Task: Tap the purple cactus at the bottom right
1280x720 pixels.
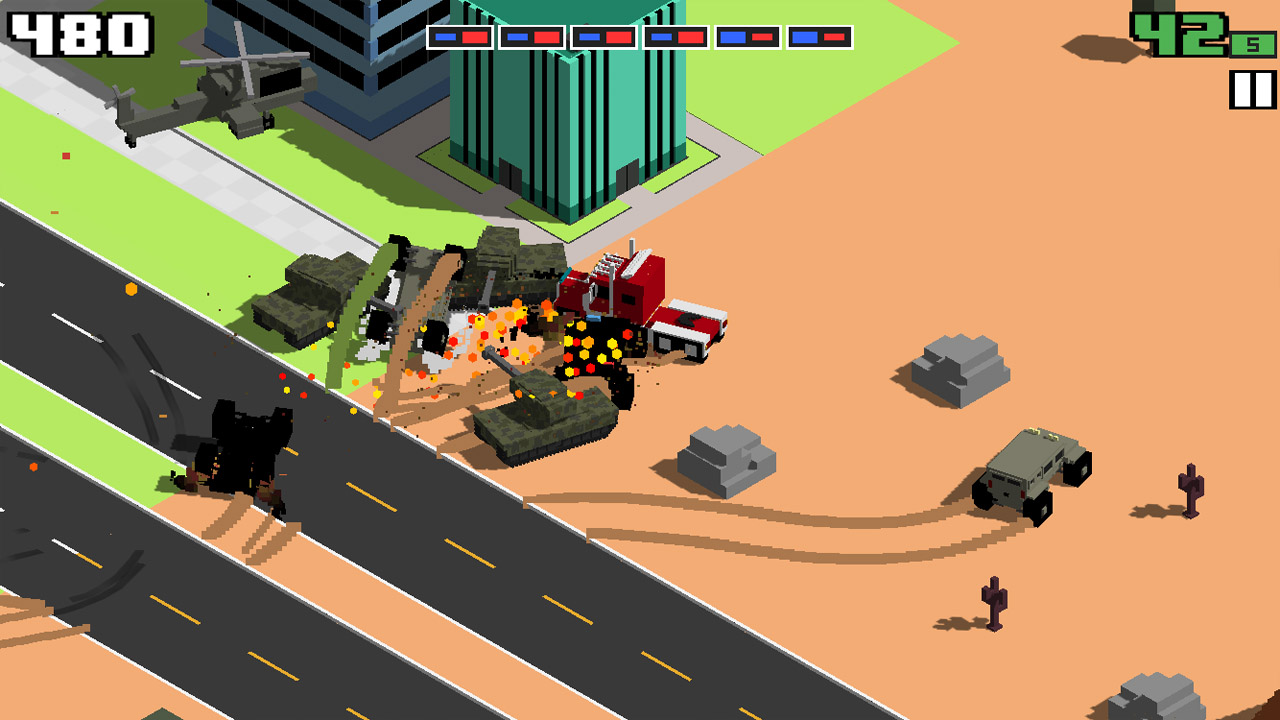Action: click(x=996, y=600)
